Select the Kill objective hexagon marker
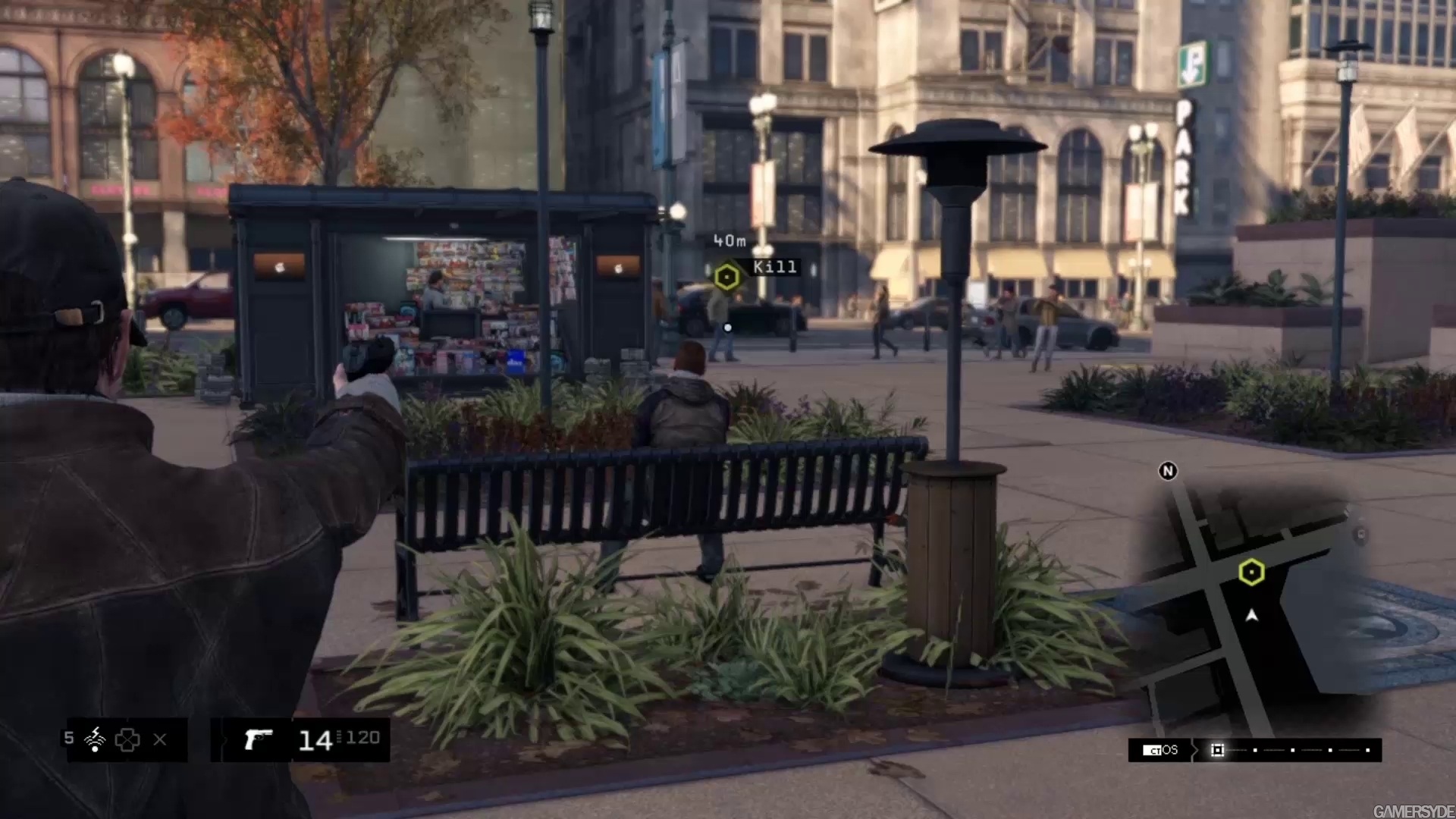Screen dimensions: 1456x819 726,277
